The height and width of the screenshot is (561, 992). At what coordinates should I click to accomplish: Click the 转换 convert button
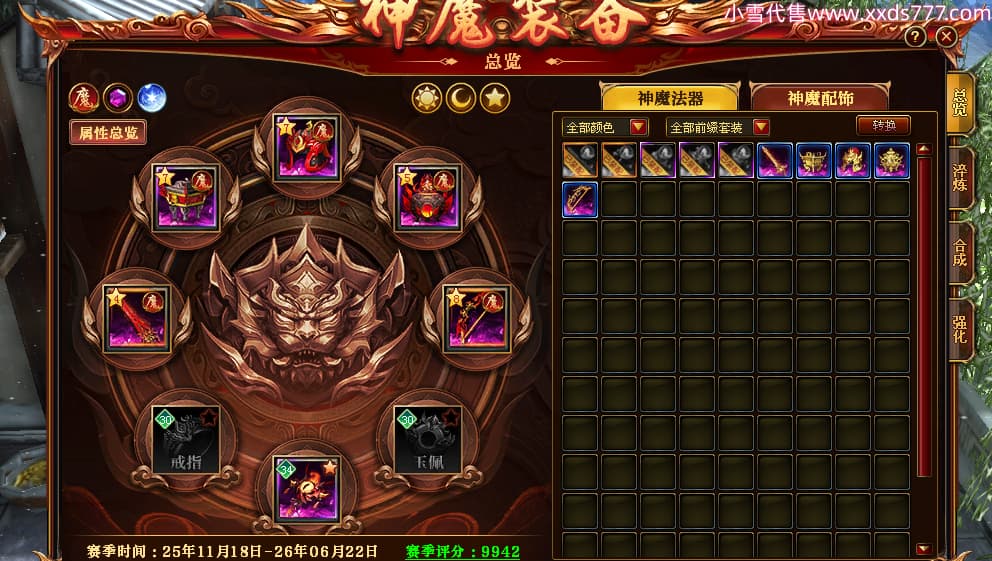(883, 125)
